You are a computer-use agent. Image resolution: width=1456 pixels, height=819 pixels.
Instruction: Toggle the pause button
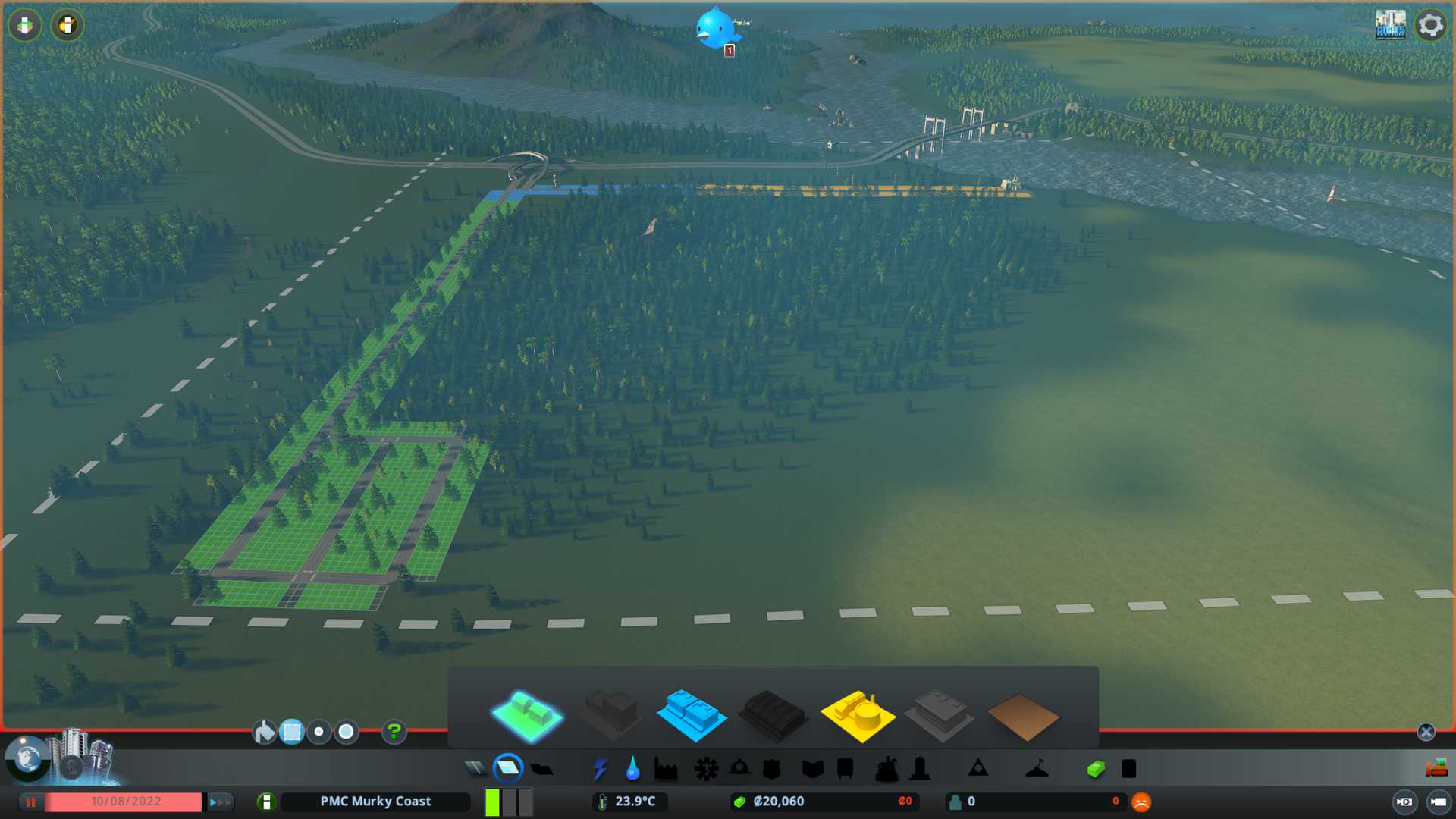tap(31, 802)
